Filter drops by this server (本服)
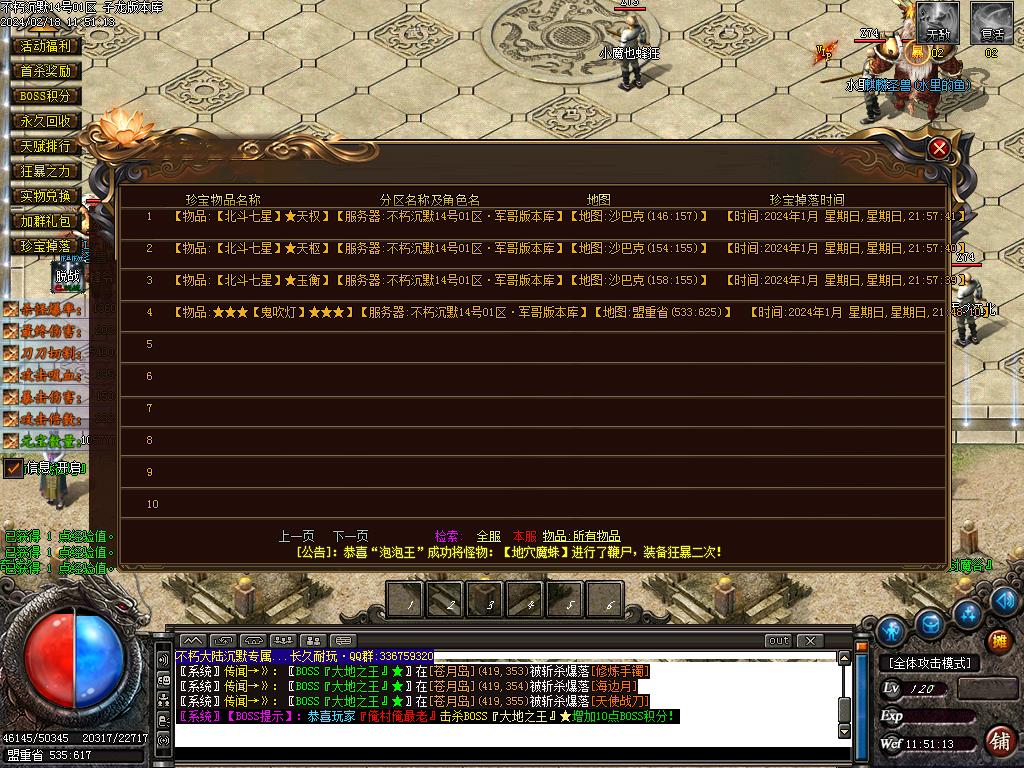This screenshot has width=1024, height=768. pyautogui.click(x=524, y=536)
